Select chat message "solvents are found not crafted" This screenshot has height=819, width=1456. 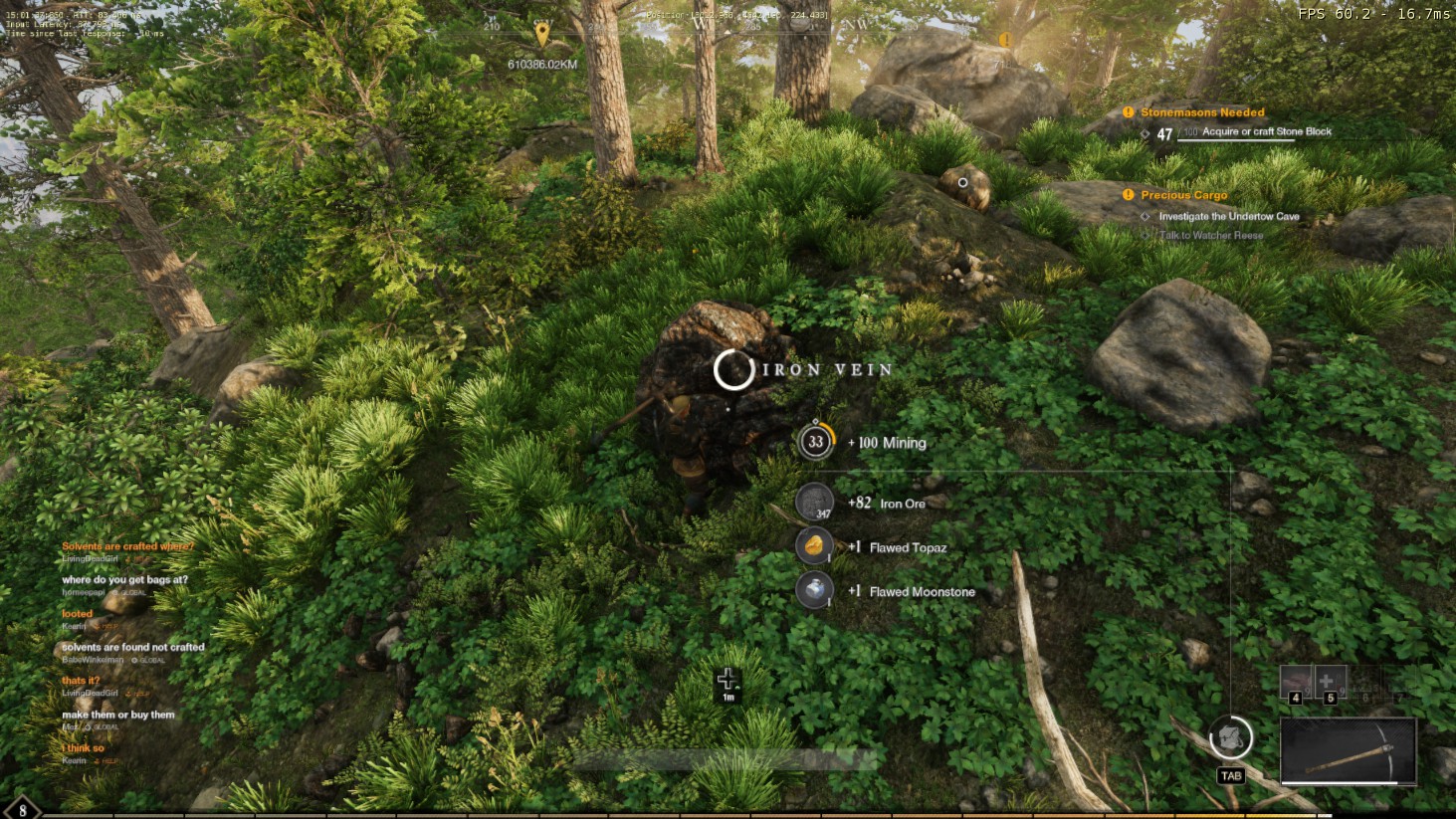pyautogui.click(x=133, y=647)
